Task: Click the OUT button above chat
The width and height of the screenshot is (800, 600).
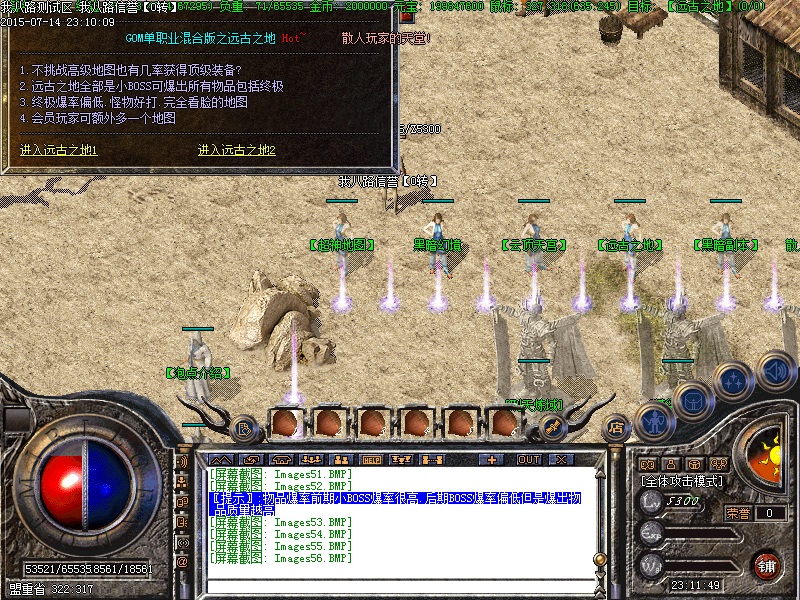Action: click(x=528, y=460)
